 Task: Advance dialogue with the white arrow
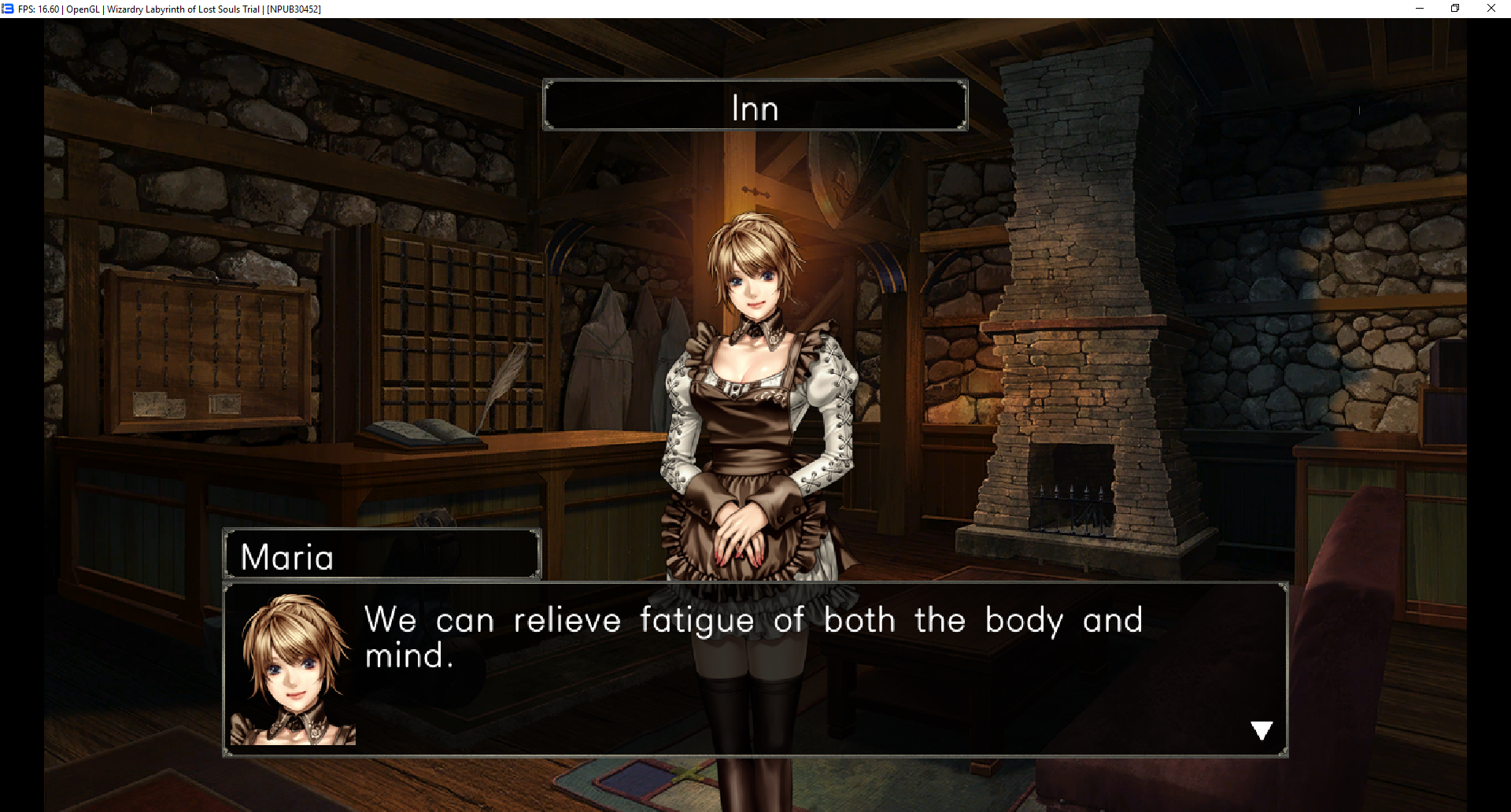tap(1262, 731)
